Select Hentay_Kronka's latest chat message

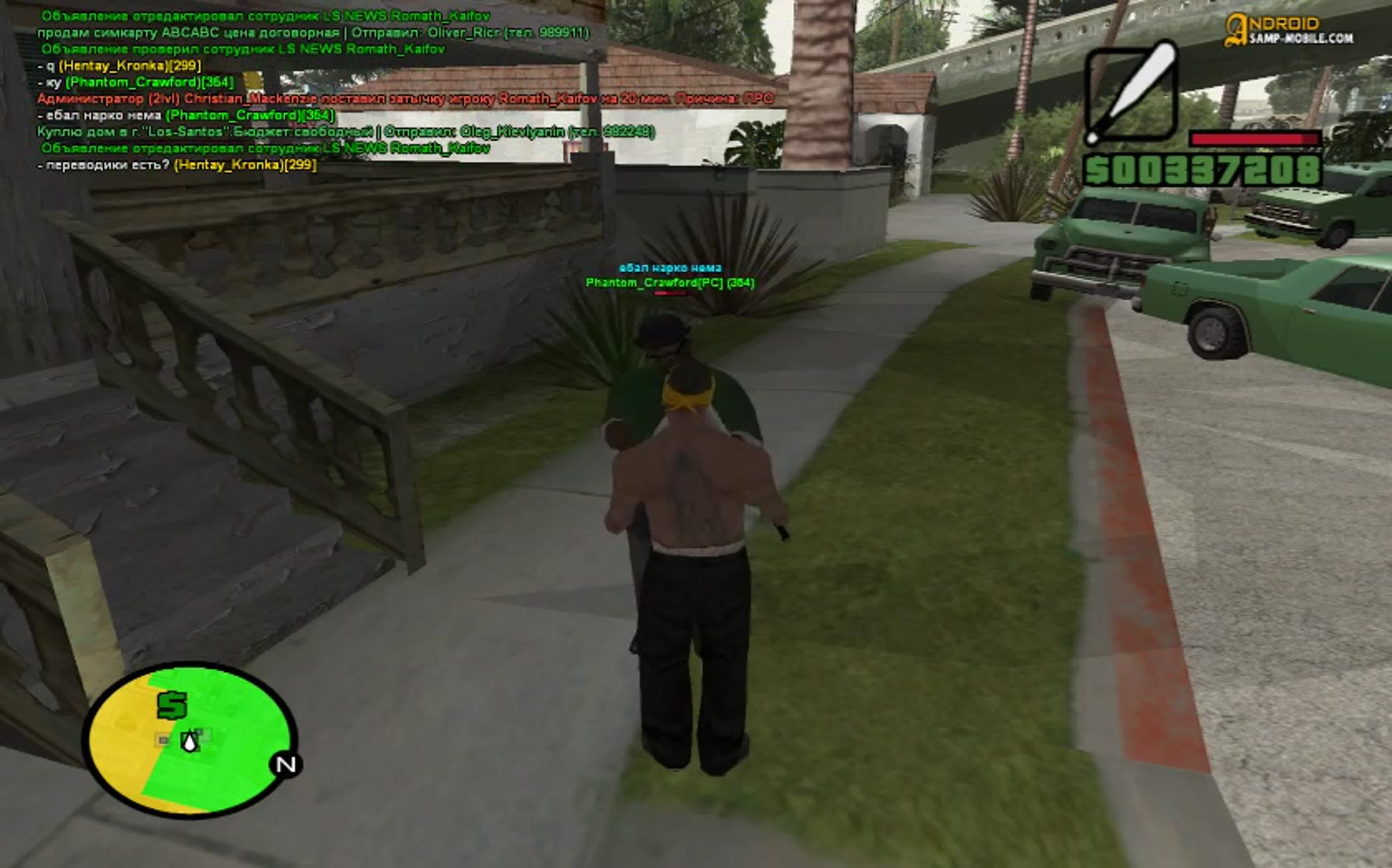[x=177, y=165]
